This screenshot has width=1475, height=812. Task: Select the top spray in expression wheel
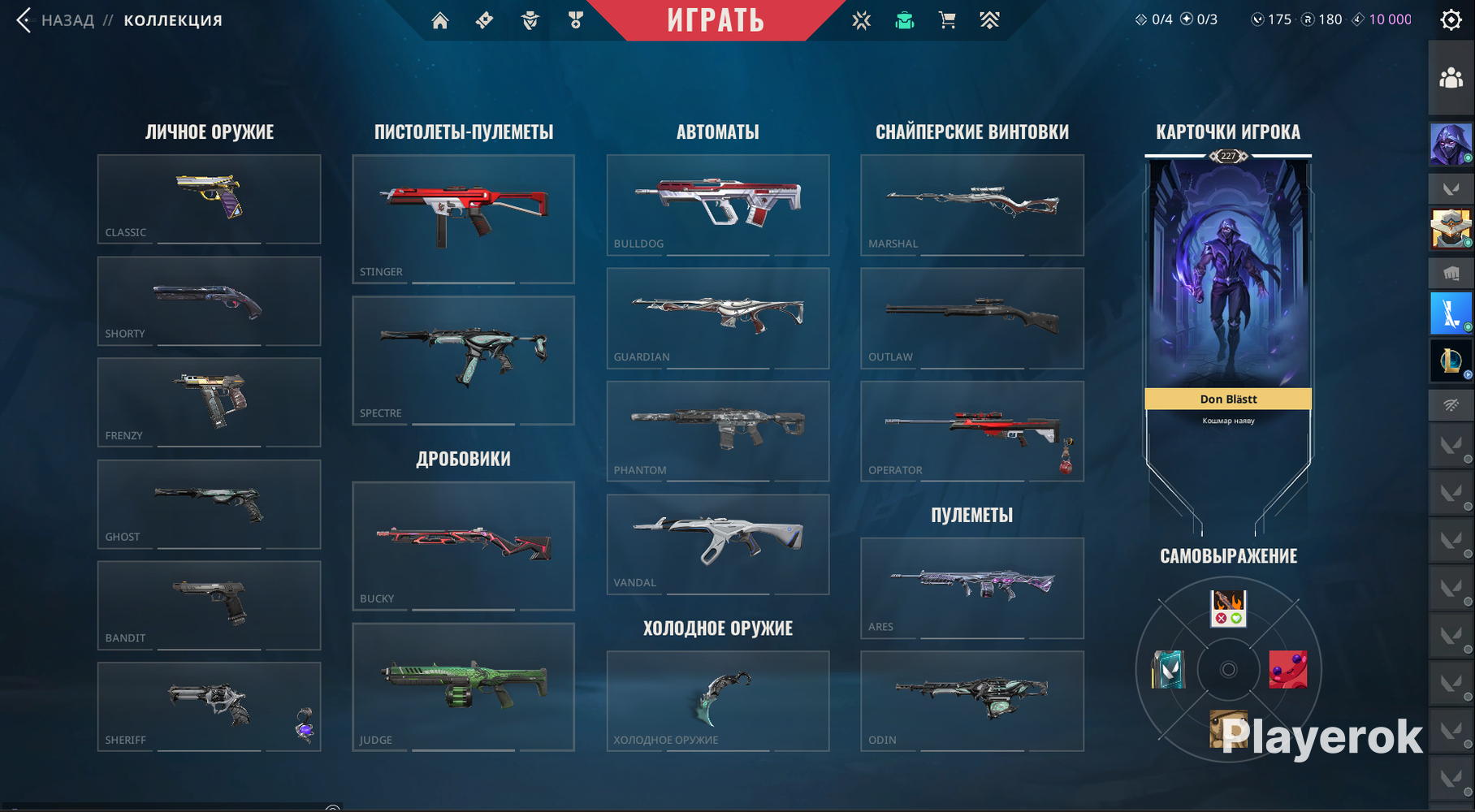1228,608
